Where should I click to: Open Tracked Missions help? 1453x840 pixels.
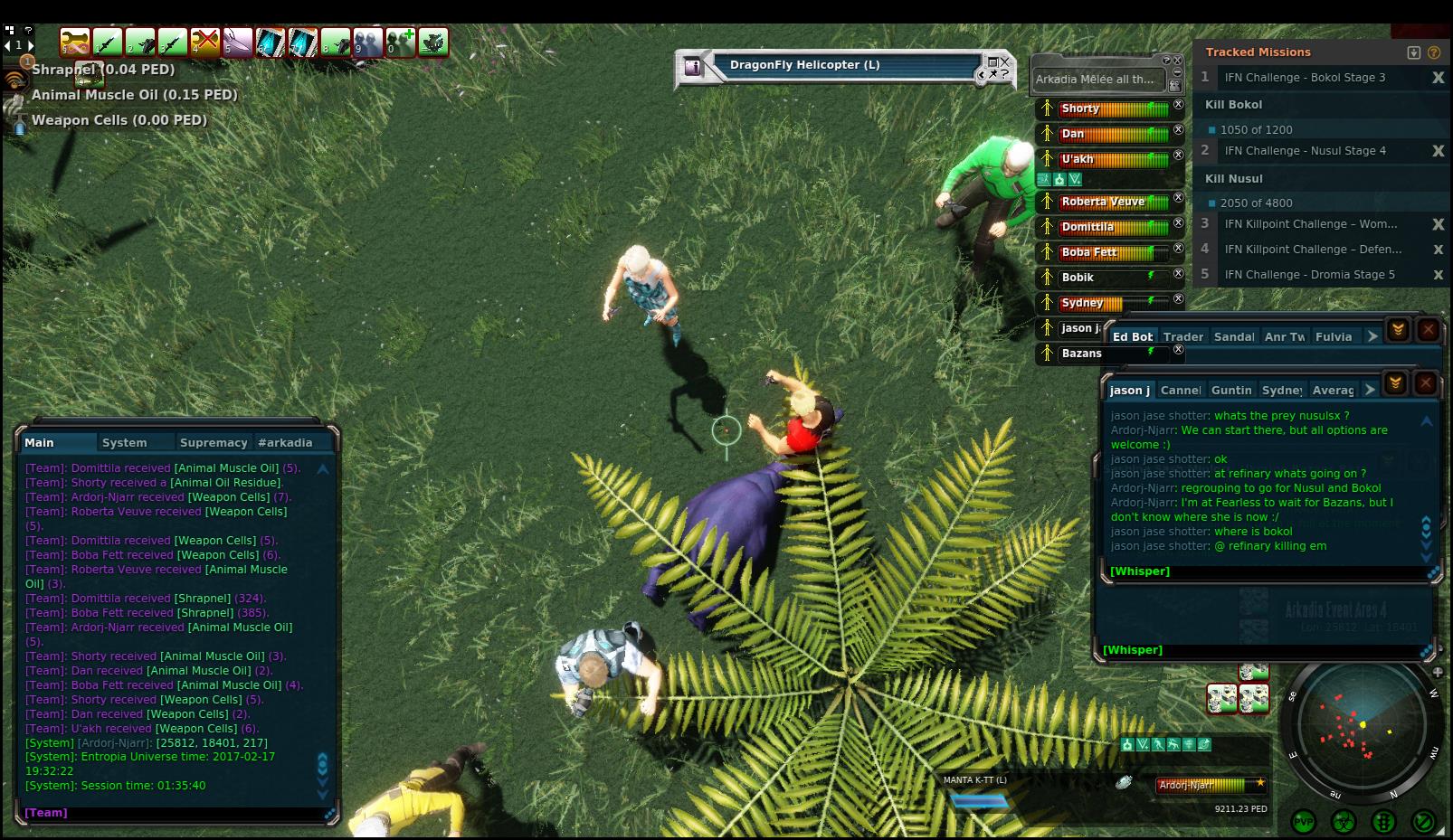tap(1433, 52)
